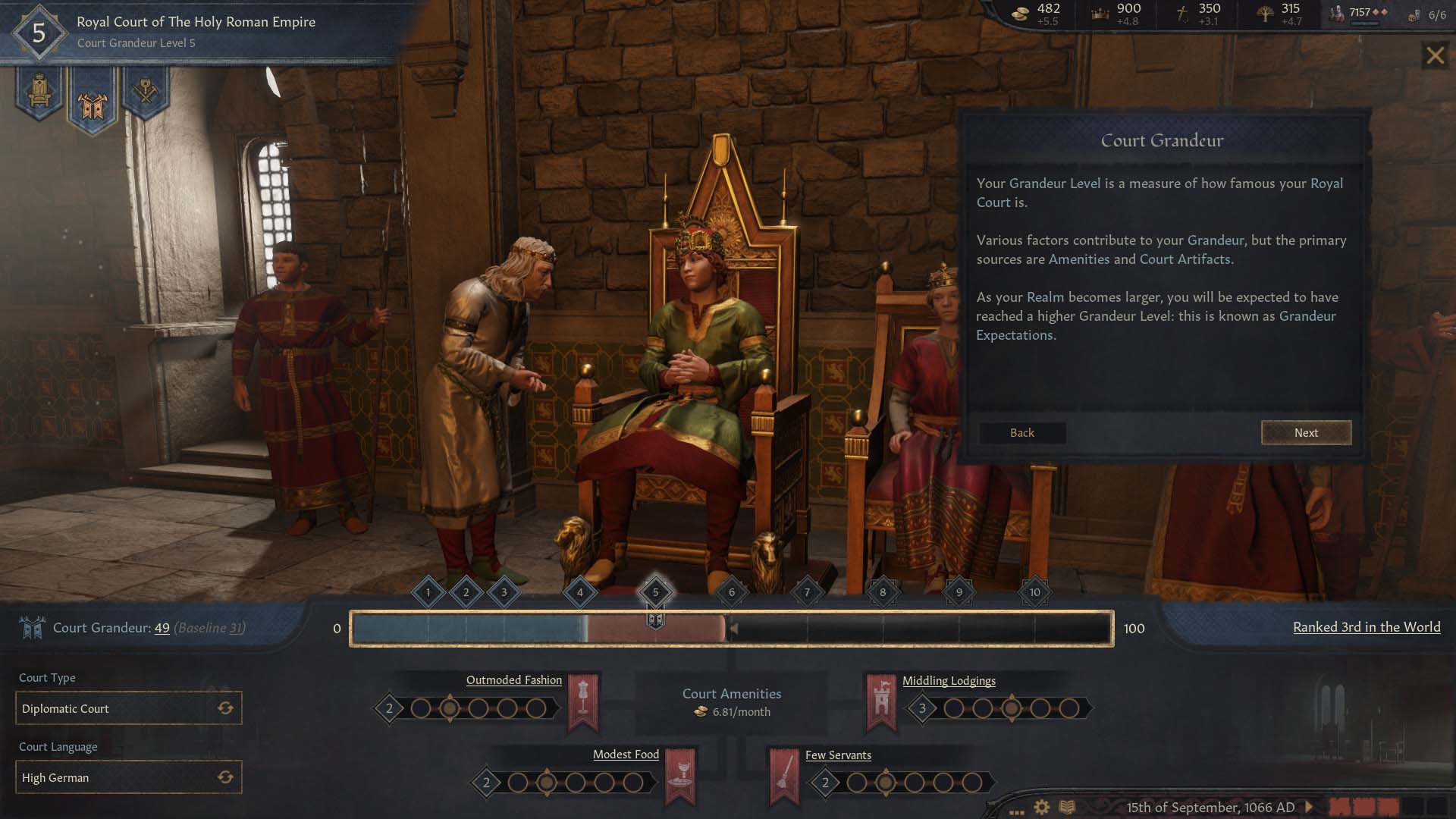The image size is (1456, 819).
Task: Open the encyclopedia book icon
Action: click(1067, 808)
